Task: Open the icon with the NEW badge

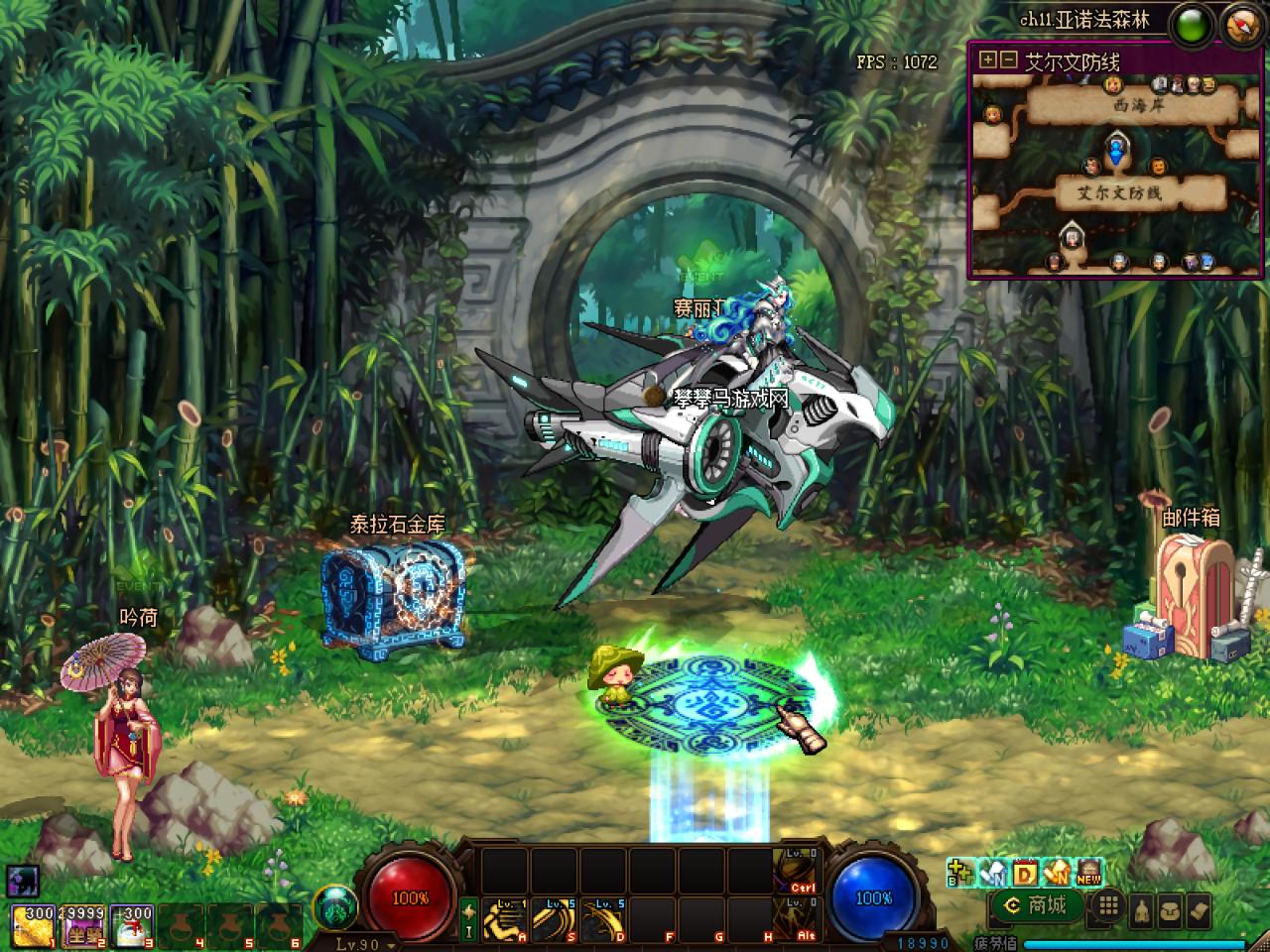Action: (x=1088, y=873)
